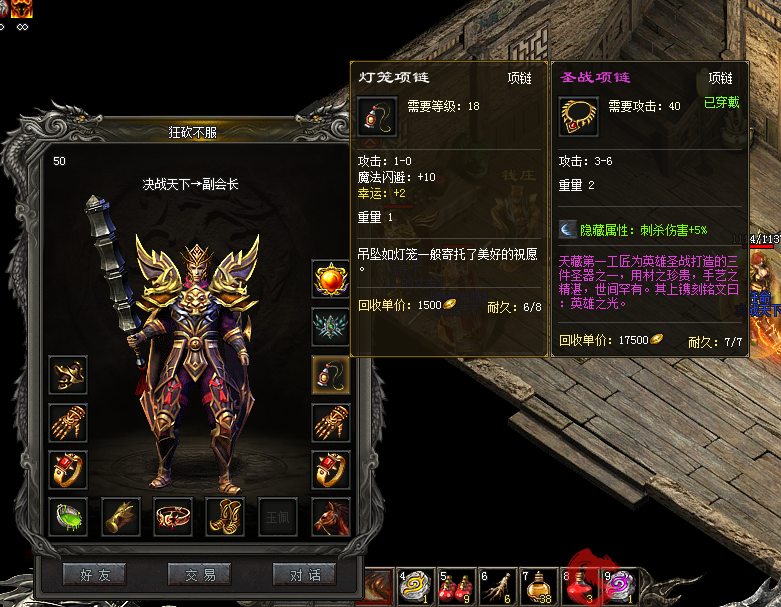Screen dimensions: 781x607
Task: Select the teal crystal emblem slot
Action: coord(330,327)
